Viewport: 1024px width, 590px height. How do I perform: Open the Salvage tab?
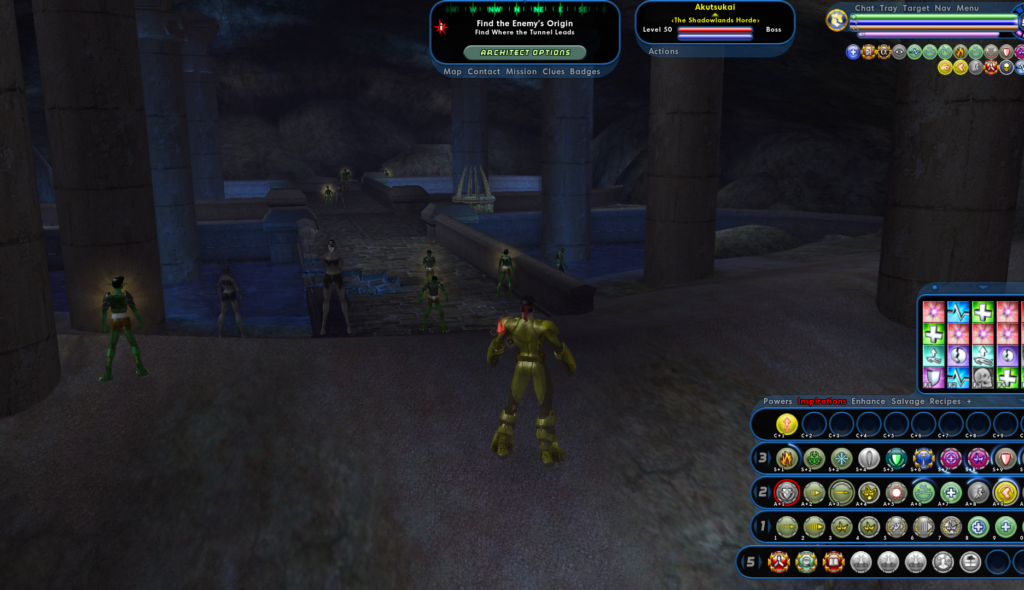pos(908,401)
